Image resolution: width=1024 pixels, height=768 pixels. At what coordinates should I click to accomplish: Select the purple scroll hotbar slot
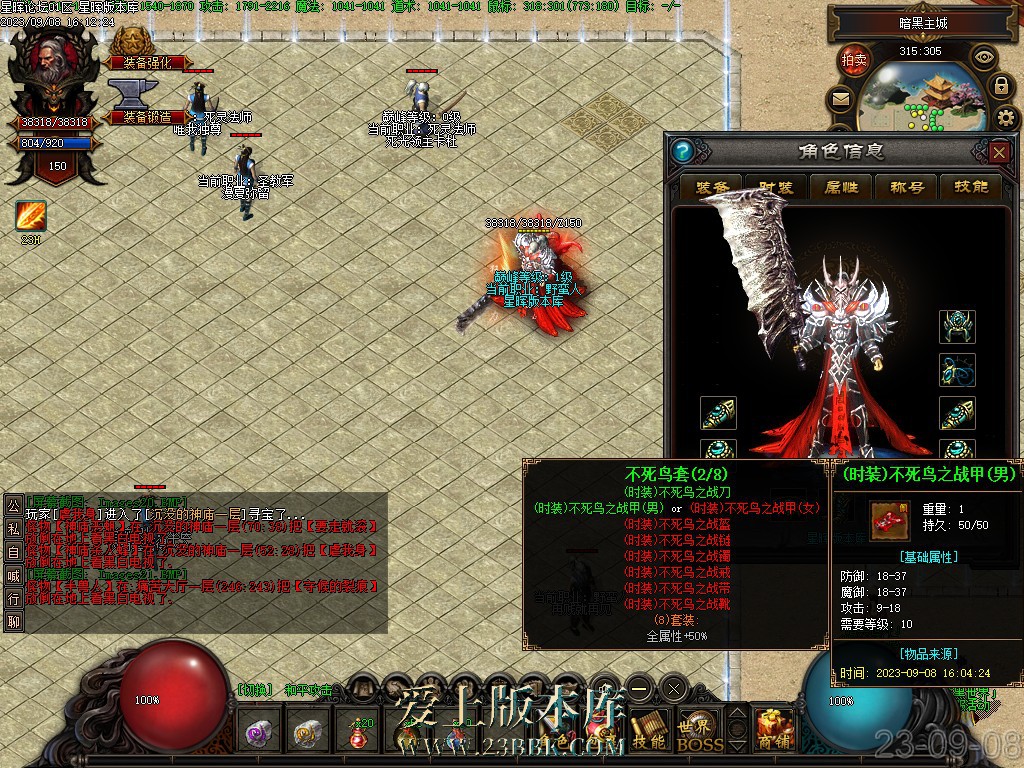(x=261, y=735)
